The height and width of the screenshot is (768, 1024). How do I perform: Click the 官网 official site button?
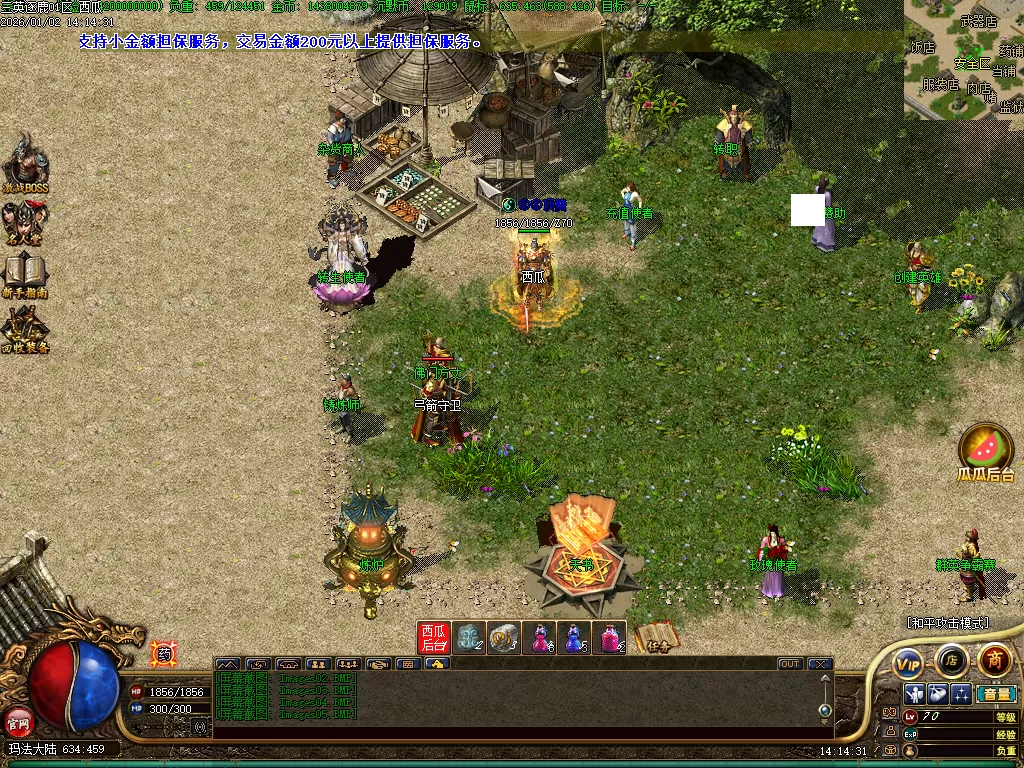tap(19, 720)
